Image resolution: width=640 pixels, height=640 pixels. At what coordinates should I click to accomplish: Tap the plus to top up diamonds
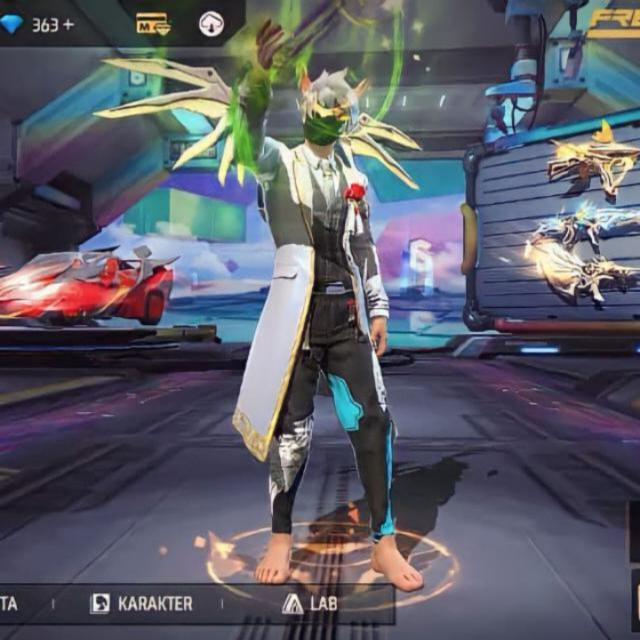pos(68,25)
